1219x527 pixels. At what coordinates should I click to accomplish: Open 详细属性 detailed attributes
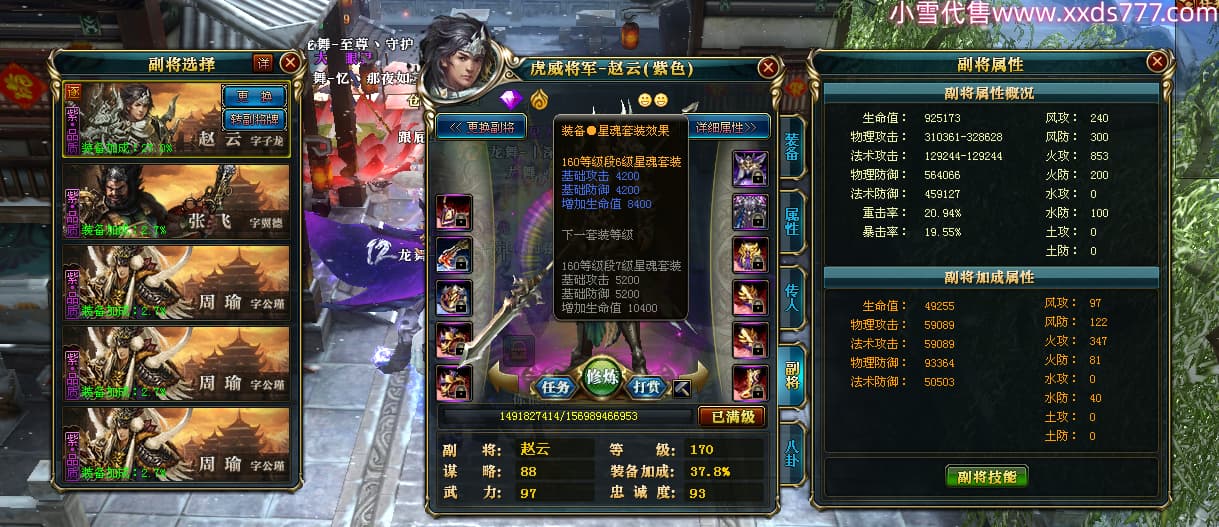click(x=728, y=127)
